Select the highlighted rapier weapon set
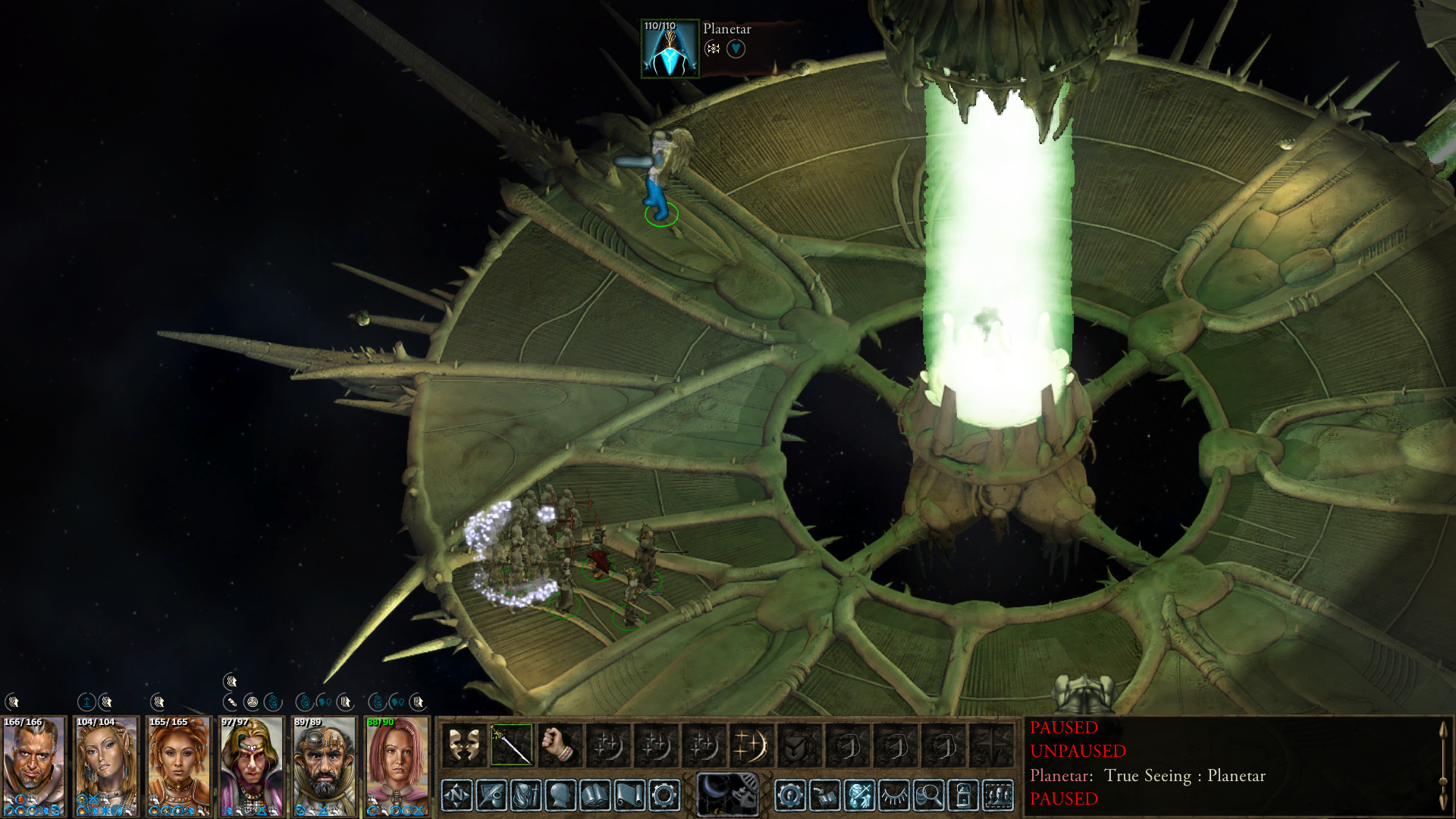Viewport: 1456px width, 819px height. [512, 745]
